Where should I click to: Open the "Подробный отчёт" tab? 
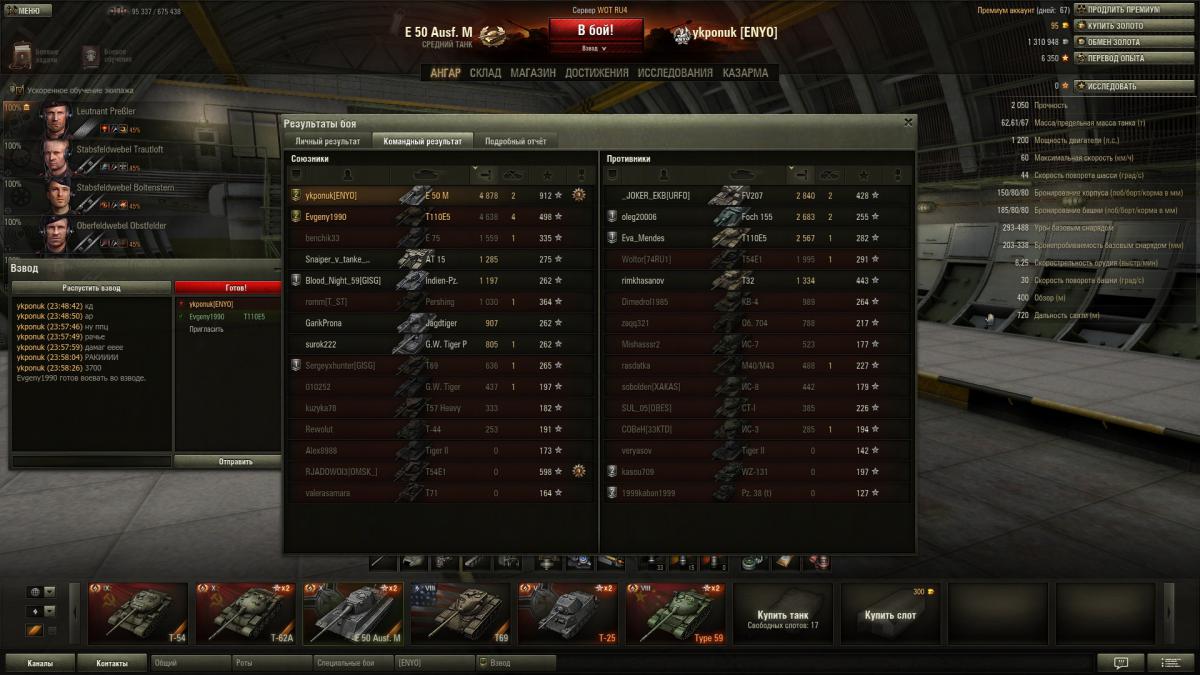coord(515,142)
